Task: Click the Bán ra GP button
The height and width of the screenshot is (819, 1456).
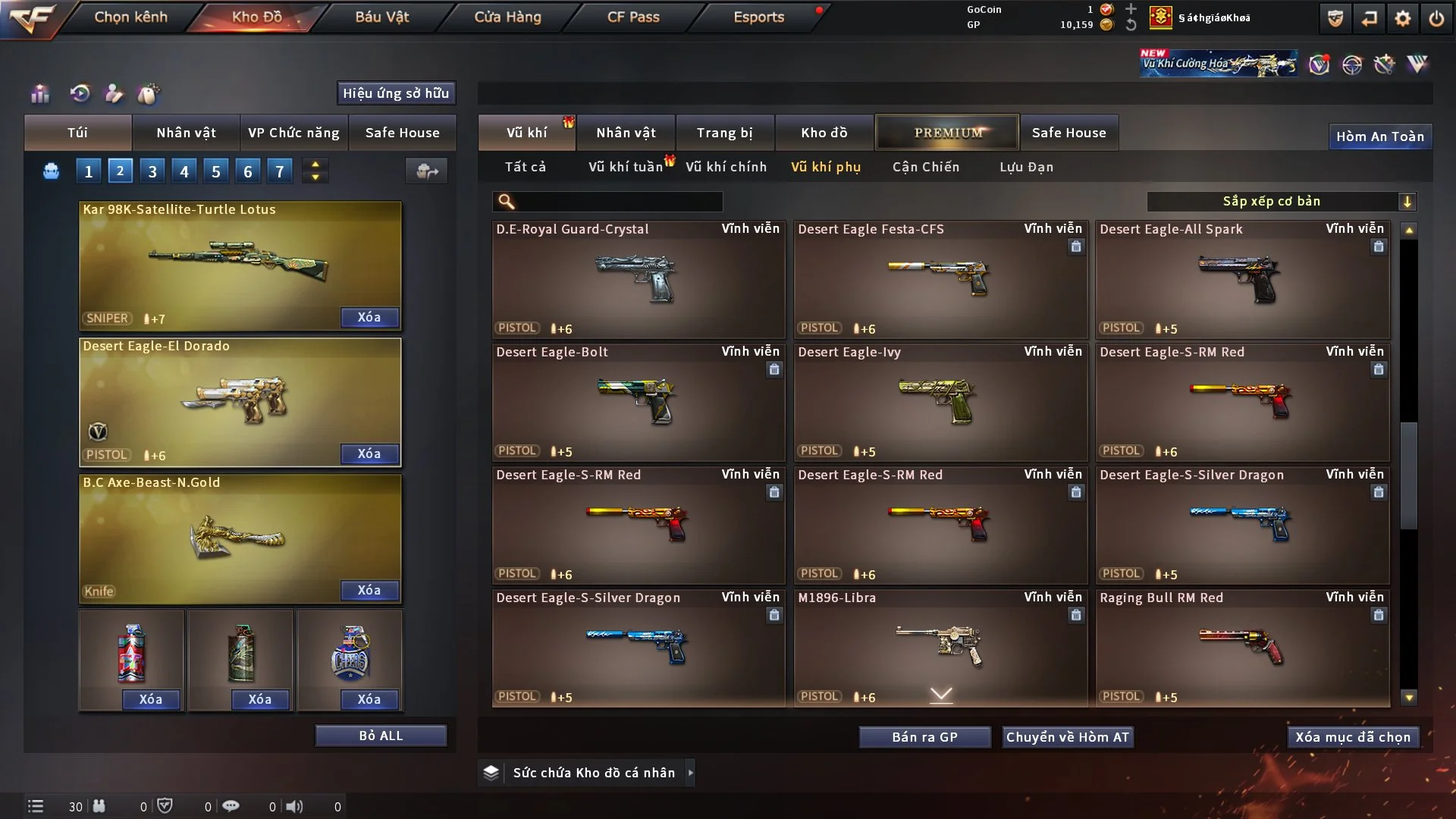Action: point(924,737)
